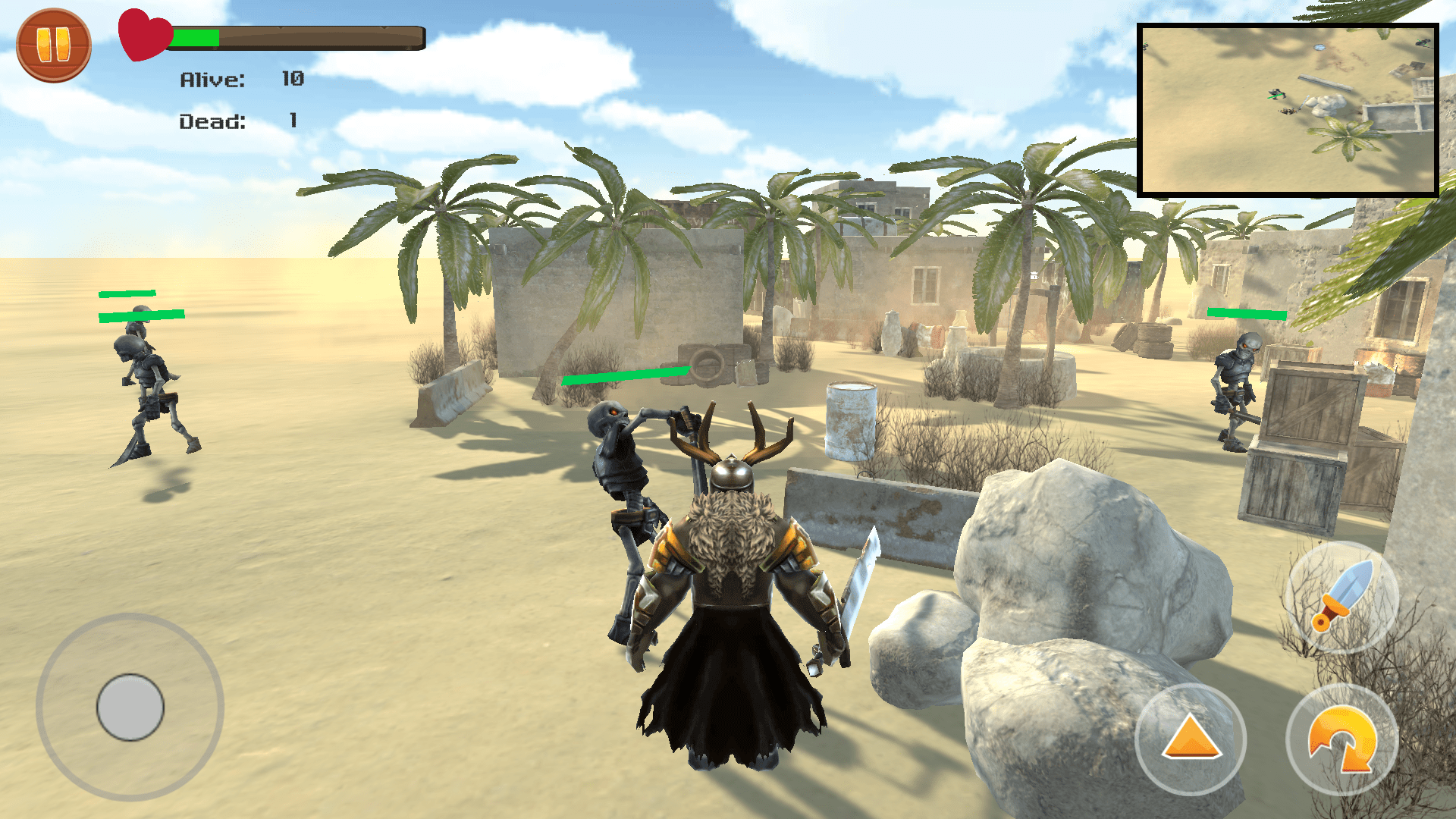Tap the pause button in top-left corner
Viewport: 1456px width, 819px height.
[x=54, y=46]
